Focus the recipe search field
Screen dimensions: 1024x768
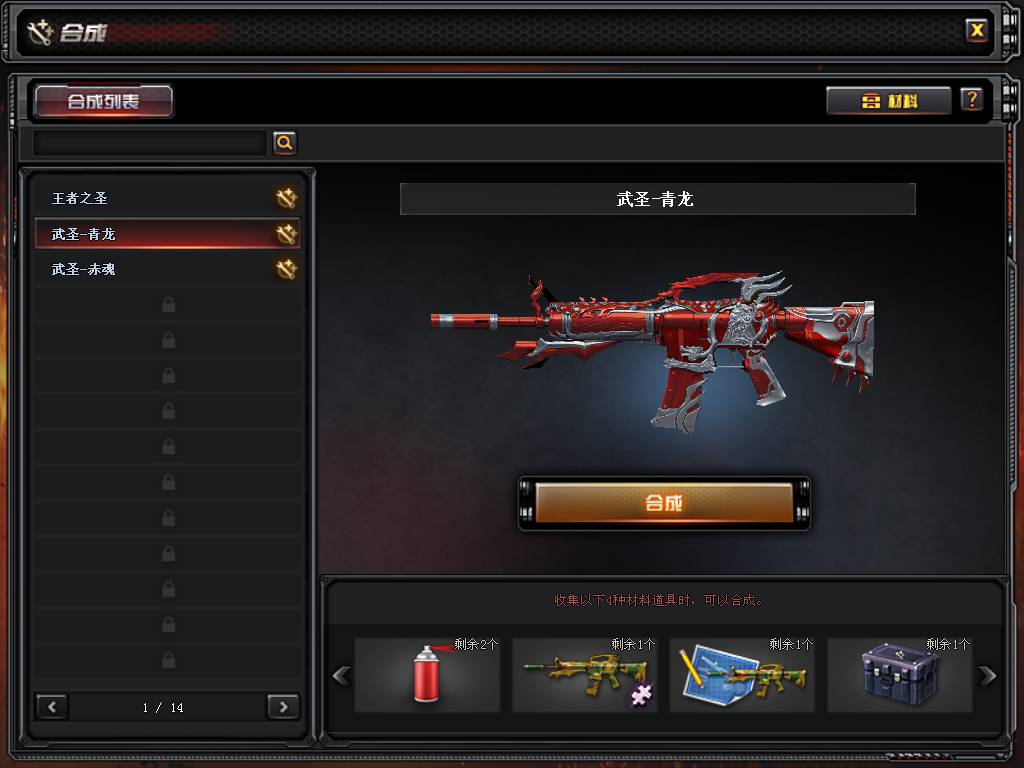click(x=150, y=143)
